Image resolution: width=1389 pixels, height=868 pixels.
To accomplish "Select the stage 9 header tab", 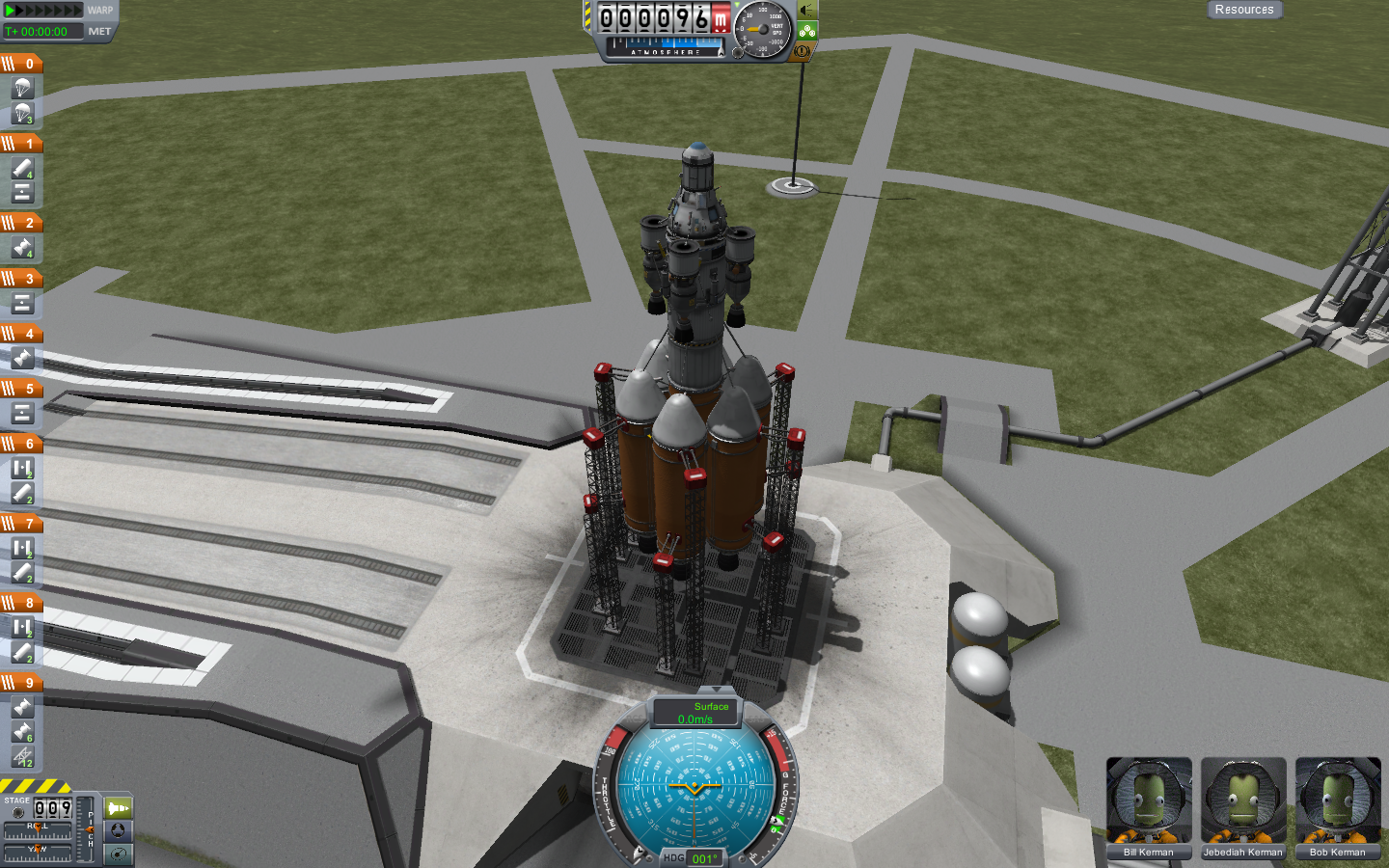I will [x=21, y=683].
